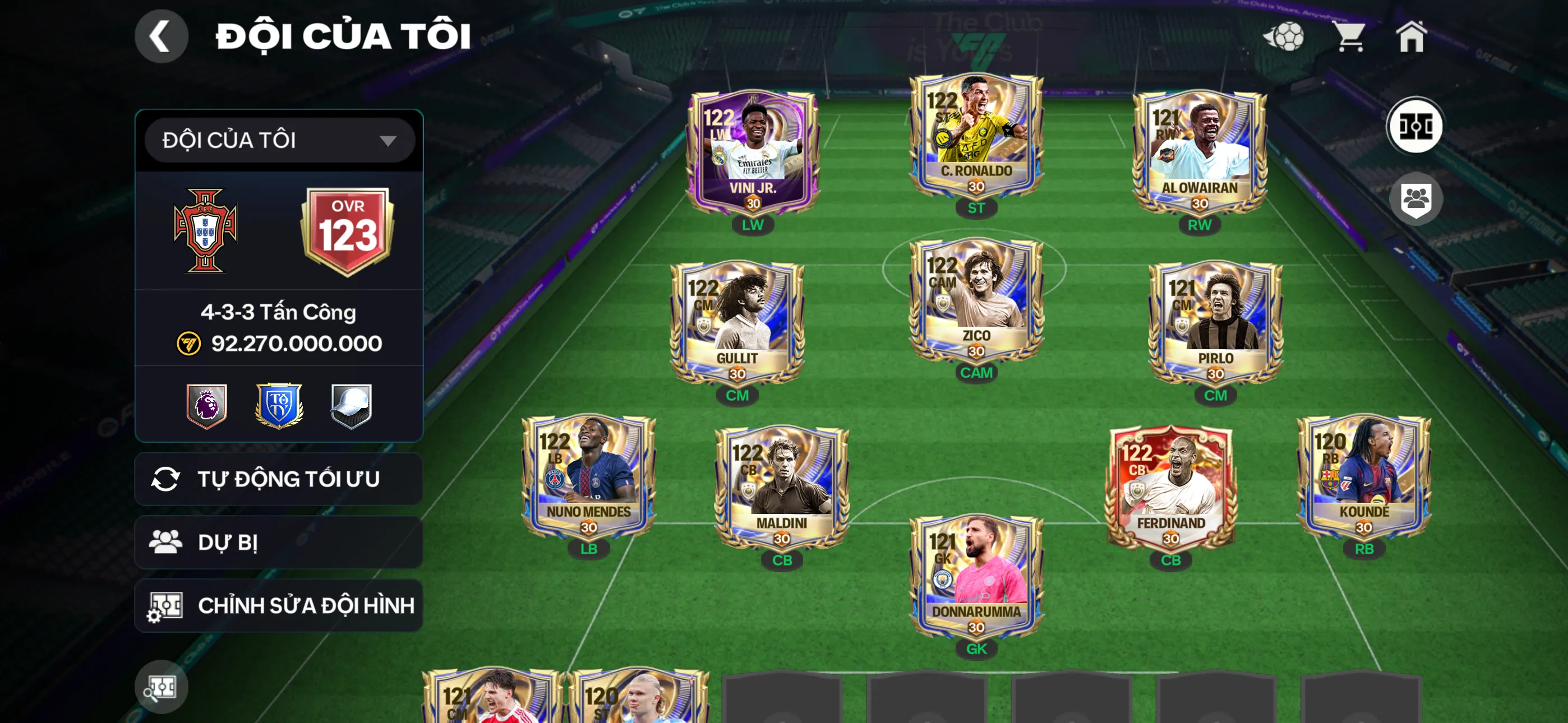Choose CHỈNH SỬA ĐỘI HÌNH formation editor
Screen dimensions: 1568x723
[x=279, y=605]
